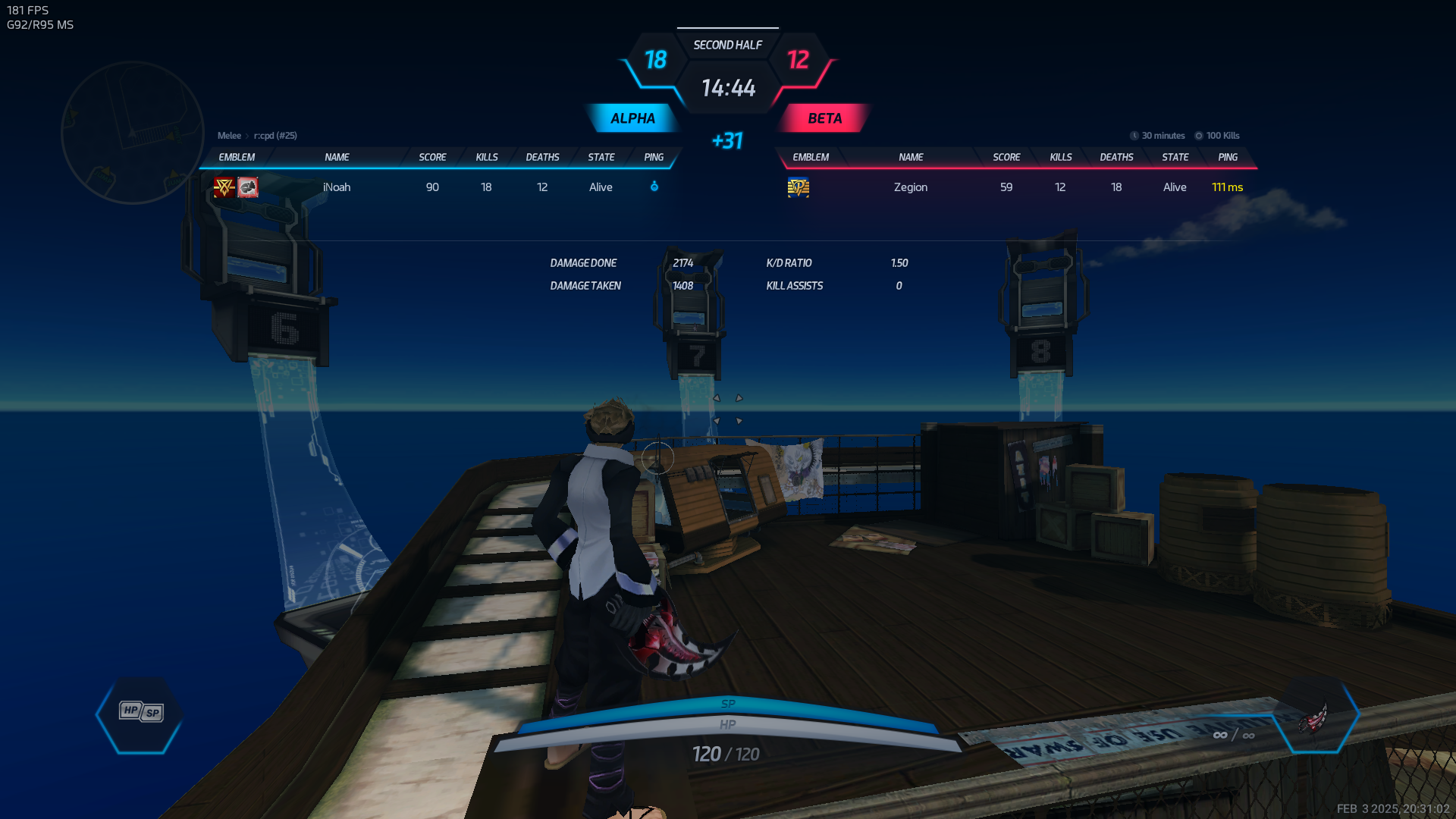The width and height of the screenshot is (1456, 819).
Task: Click Zegion's clan emblem icon
Action: (799, 187)
